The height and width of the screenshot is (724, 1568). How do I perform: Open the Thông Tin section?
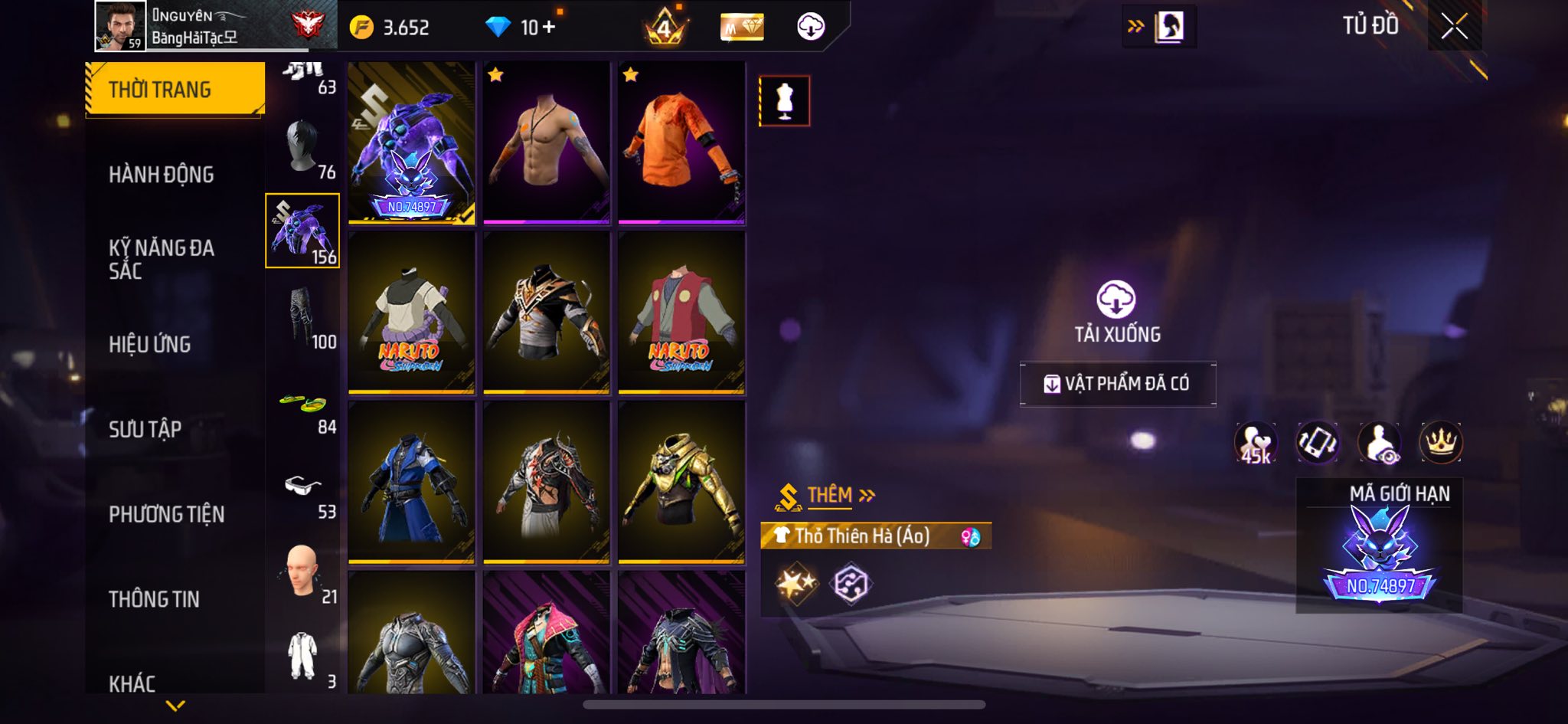[154, 599]
